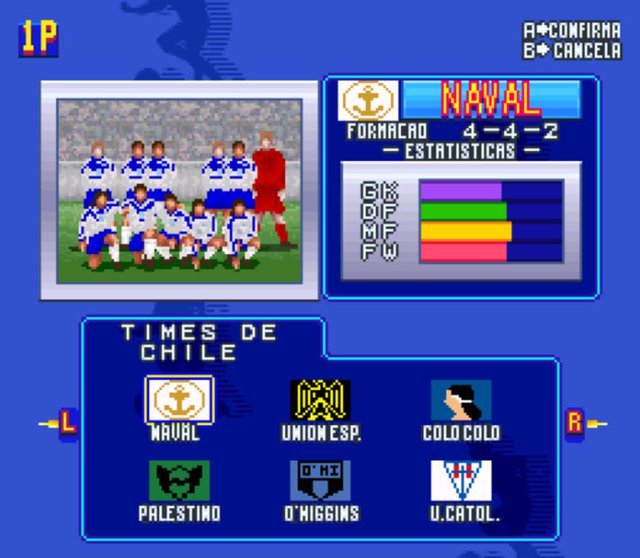Pick the U. Catol. team
The height and width of the screenshot is (558, 640).
(461, 481)
